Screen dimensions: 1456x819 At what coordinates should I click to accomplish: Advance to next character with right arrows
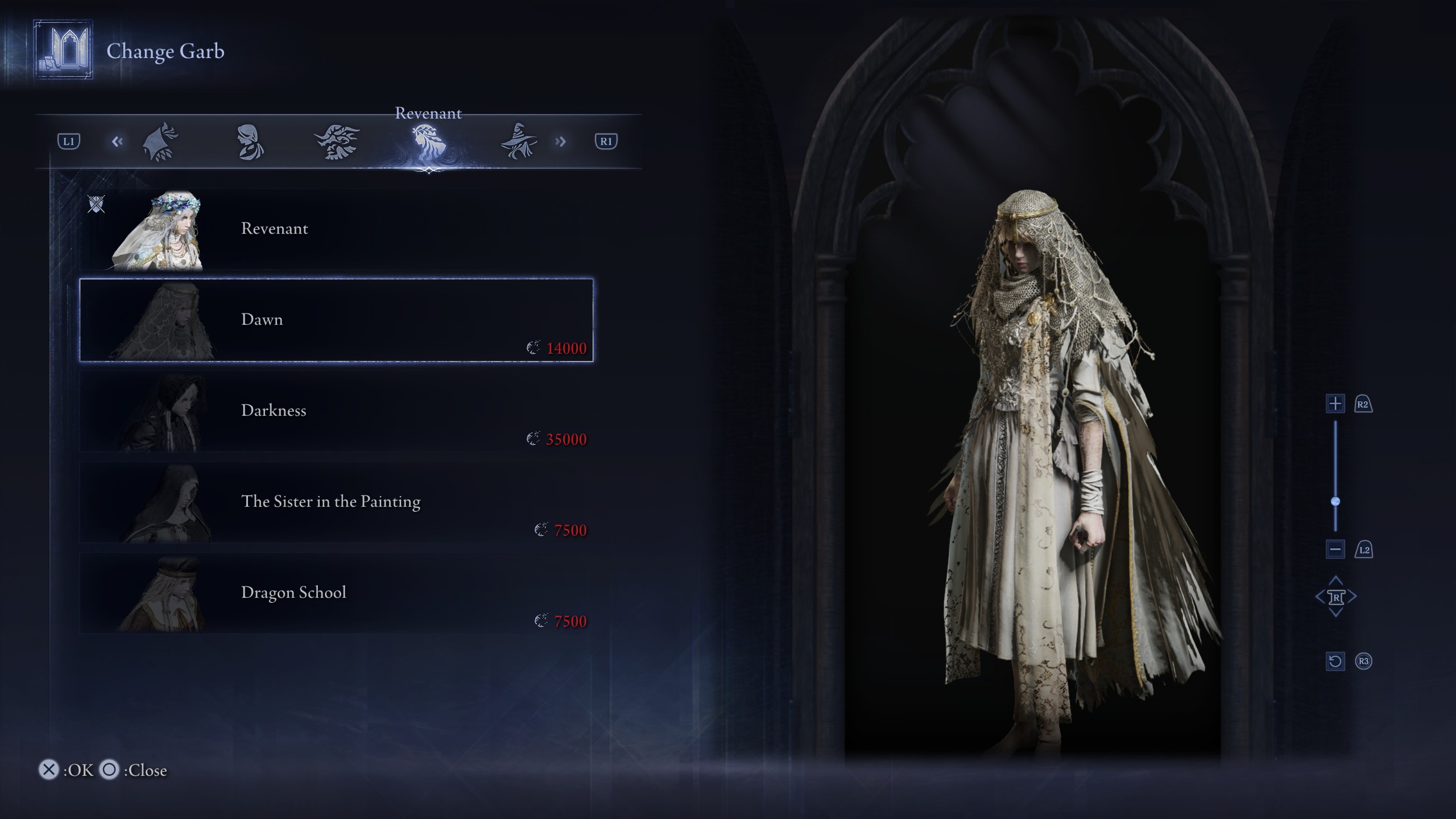[x=561, y=142]
